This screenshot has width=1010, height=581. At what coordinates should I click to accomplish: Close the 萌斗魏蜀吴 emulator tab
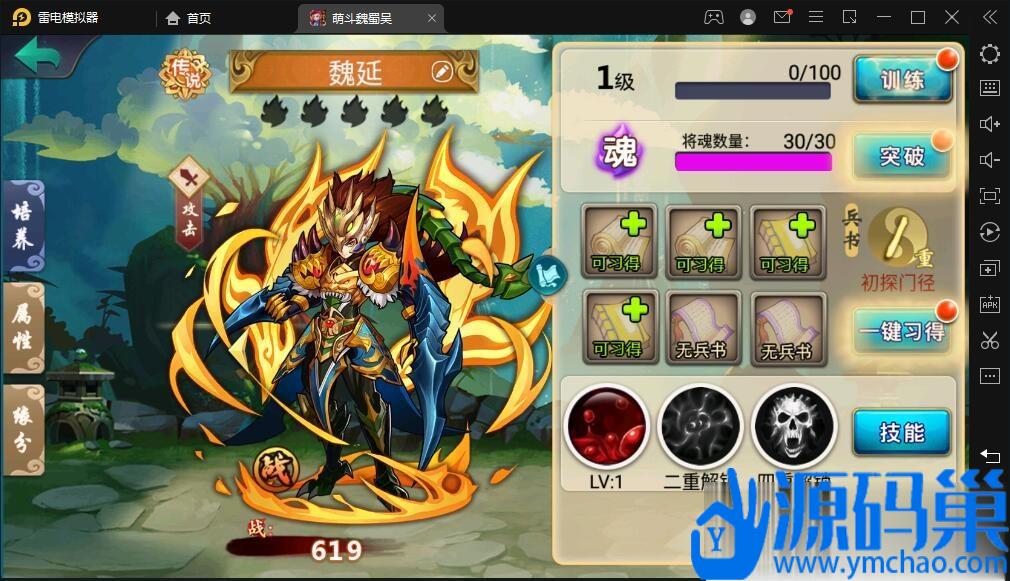pos(432,17)
